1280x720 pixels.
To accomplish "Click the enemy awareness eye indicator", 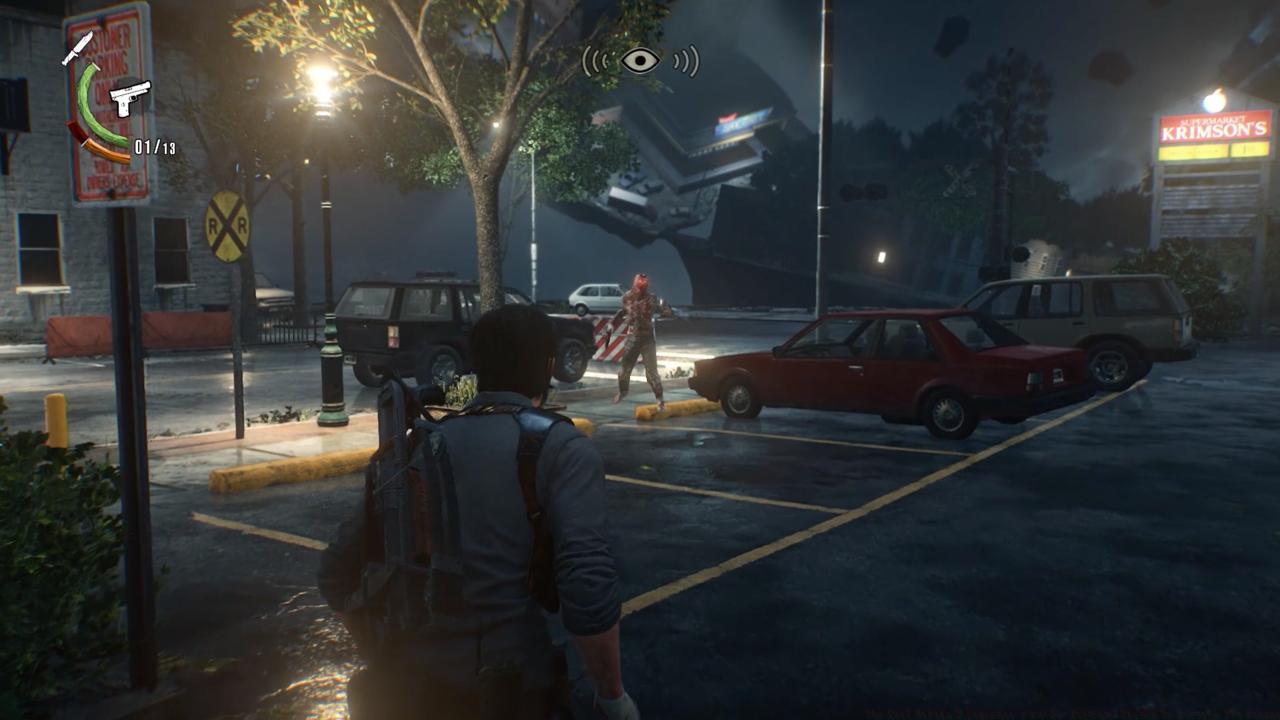I will pos(640,61).
